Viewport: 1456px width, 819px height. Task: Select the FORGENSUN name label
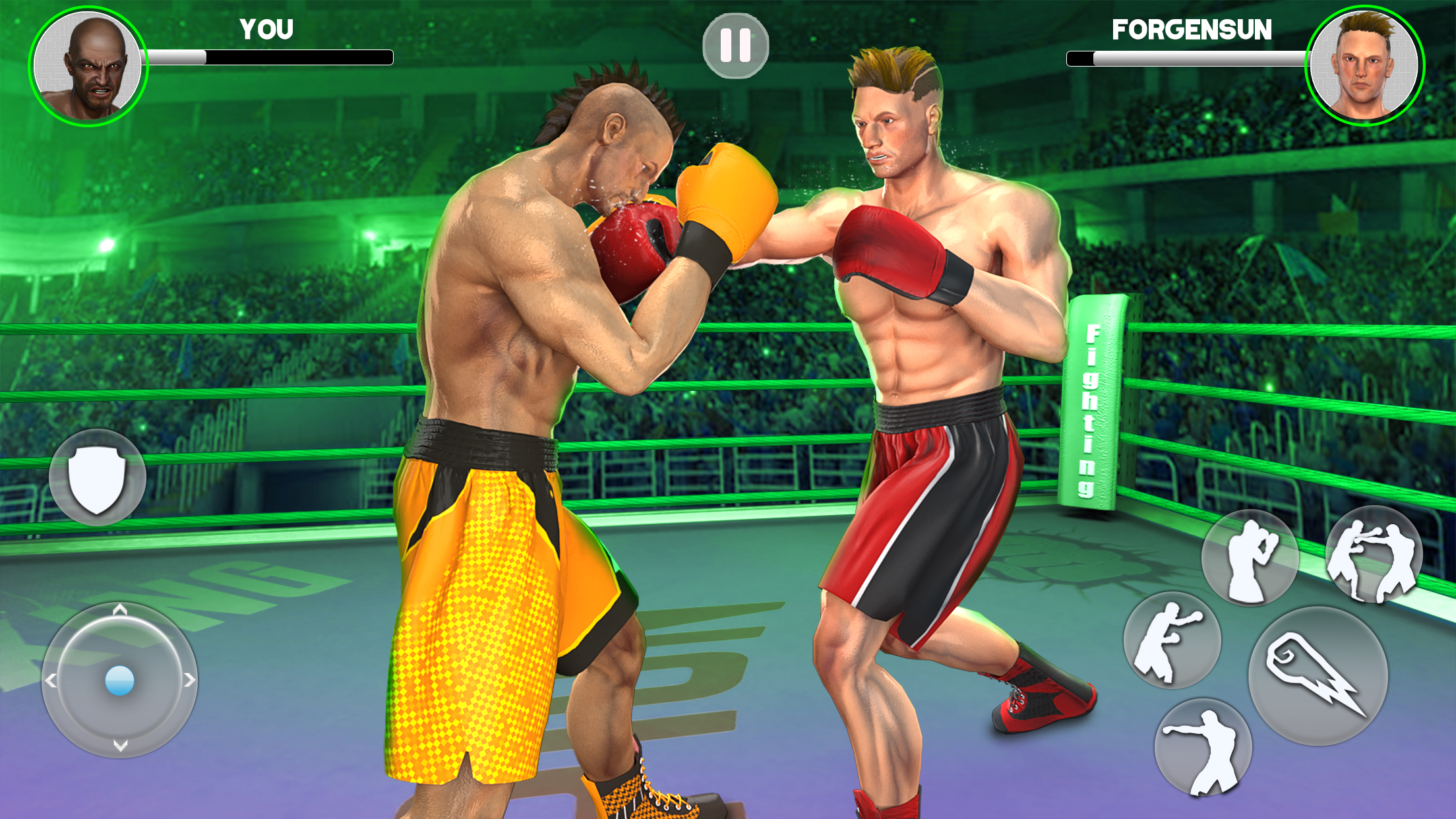tap(1191, 30)
